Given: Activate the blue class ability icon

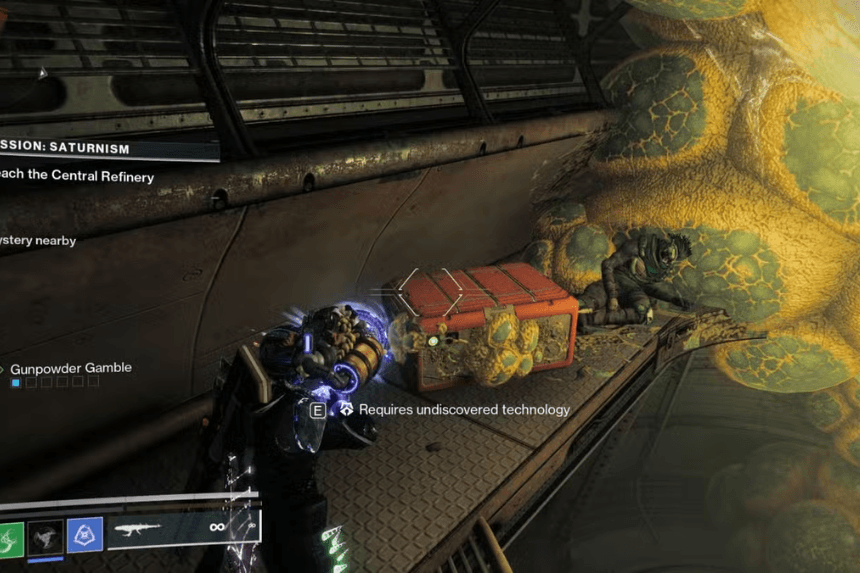Looking at the screenshot, I should tap(84, 535).
